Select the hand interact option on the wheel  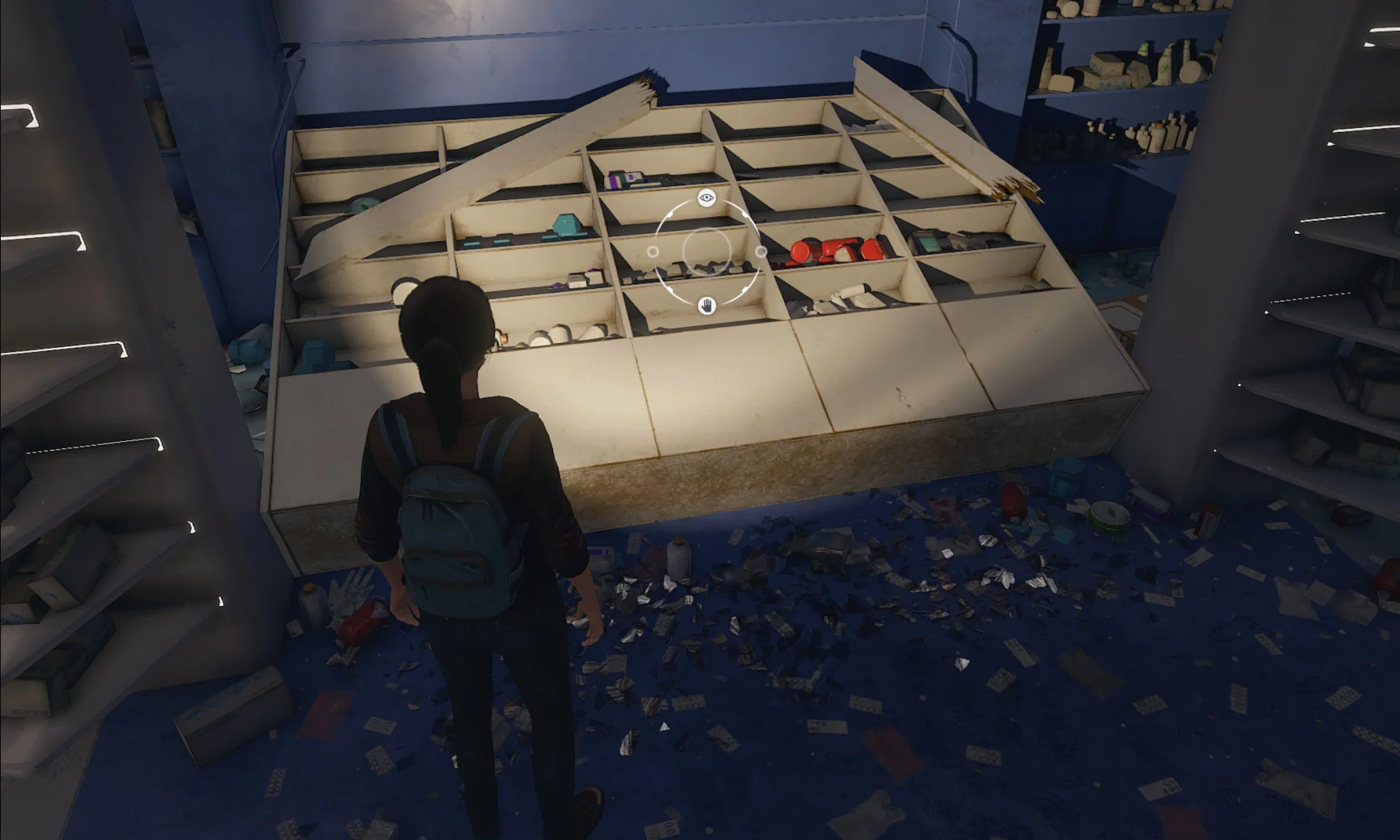click(x=707, y=306)
